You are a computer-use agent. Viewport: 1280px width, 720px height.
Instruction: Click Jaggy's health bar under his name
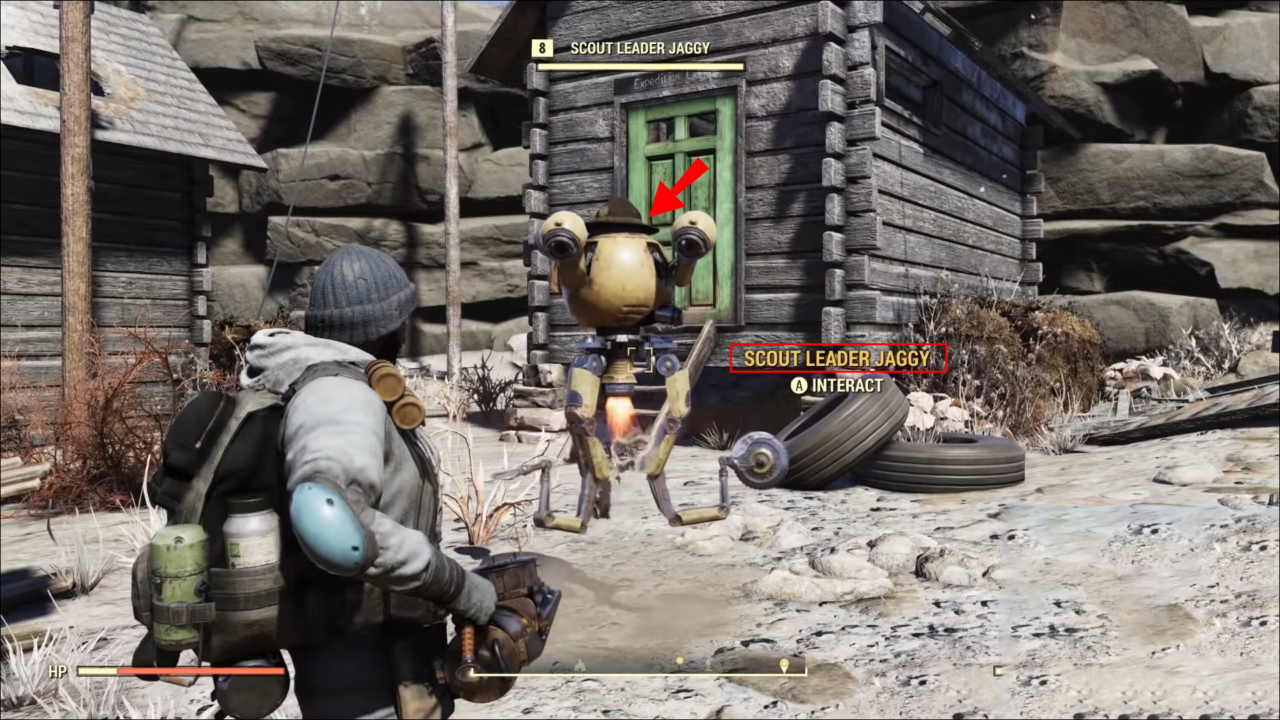(x=639, y=66)
